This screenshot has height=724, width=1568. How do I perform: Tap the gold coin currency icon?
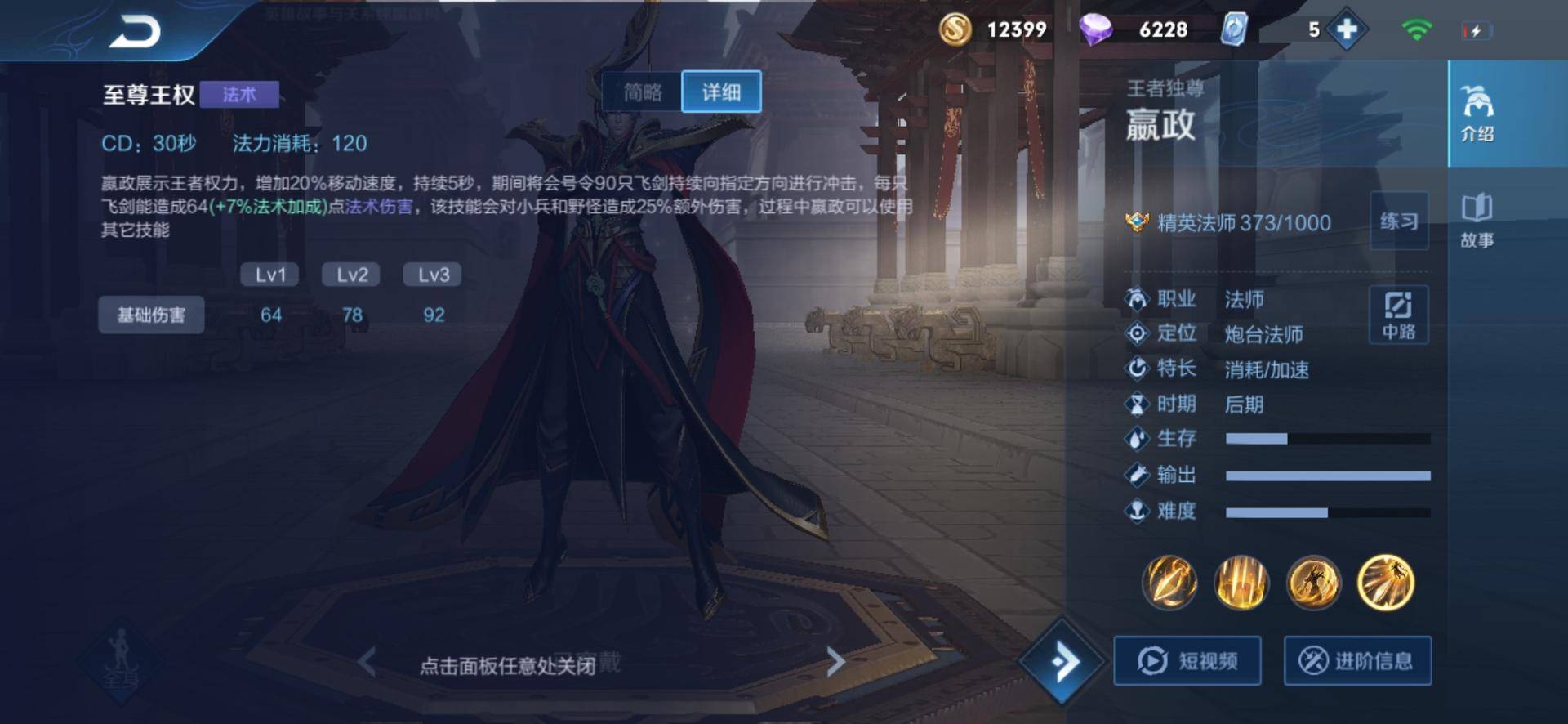pyautogui.click(x=957, y=29)
